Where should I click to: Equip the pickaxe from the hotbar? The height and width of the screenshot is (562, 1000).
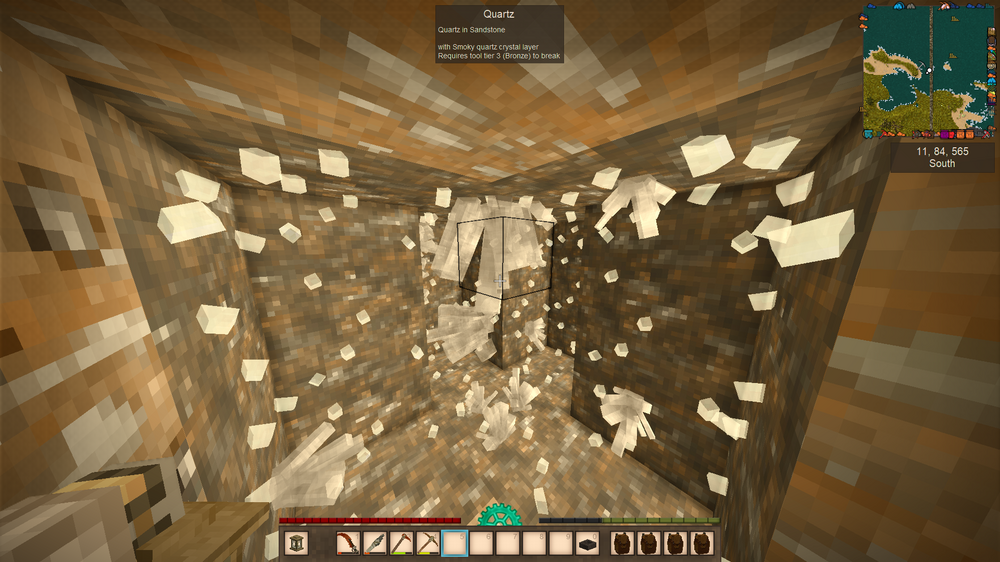point(427,543)
